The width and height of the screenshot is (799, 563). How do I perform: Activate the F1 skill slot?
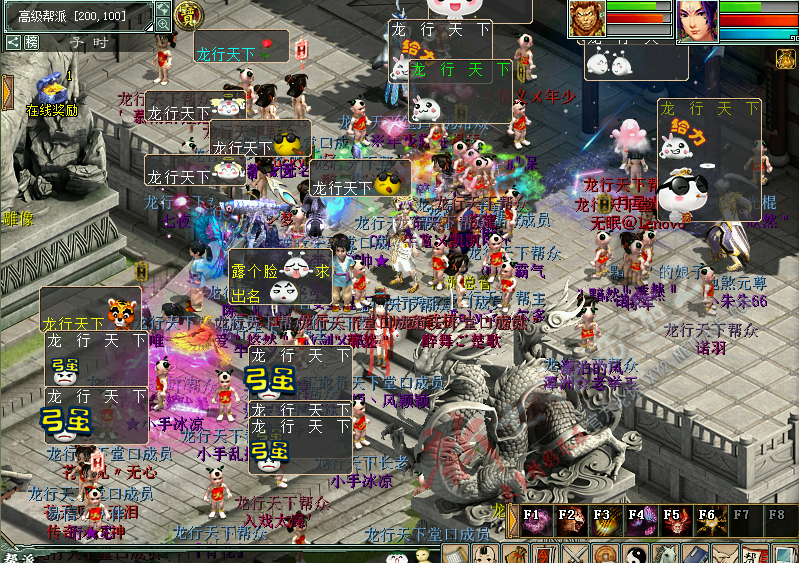click(x=536, y=520)
